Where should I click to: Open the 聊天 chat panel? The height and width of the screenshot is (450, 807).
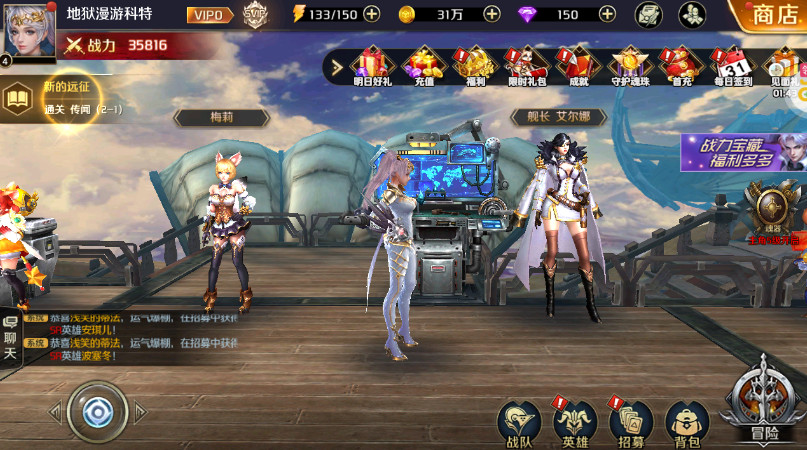[x=10, y=338]
